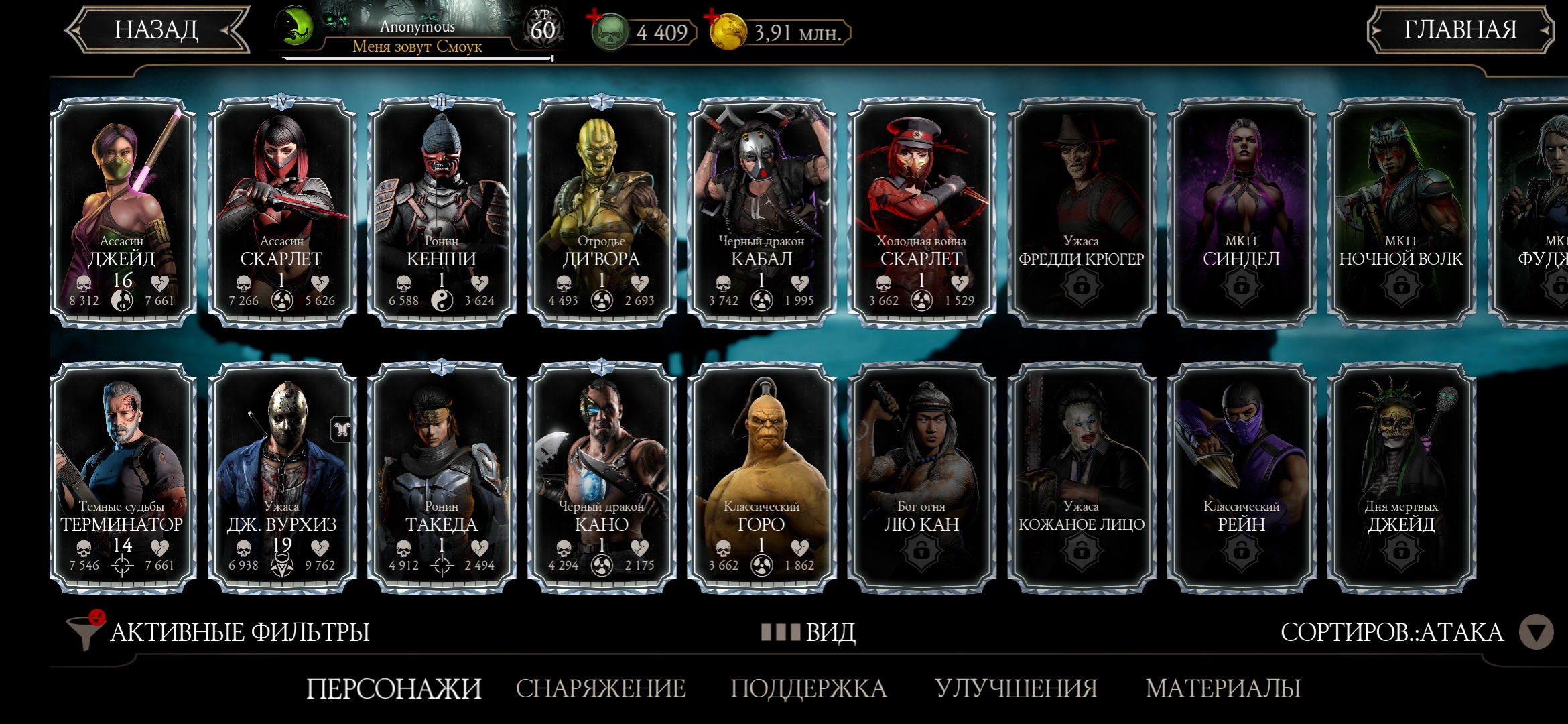Open the Классический Горо card
The height and width of the screenshot is (724, 1568).
[761, 477]
